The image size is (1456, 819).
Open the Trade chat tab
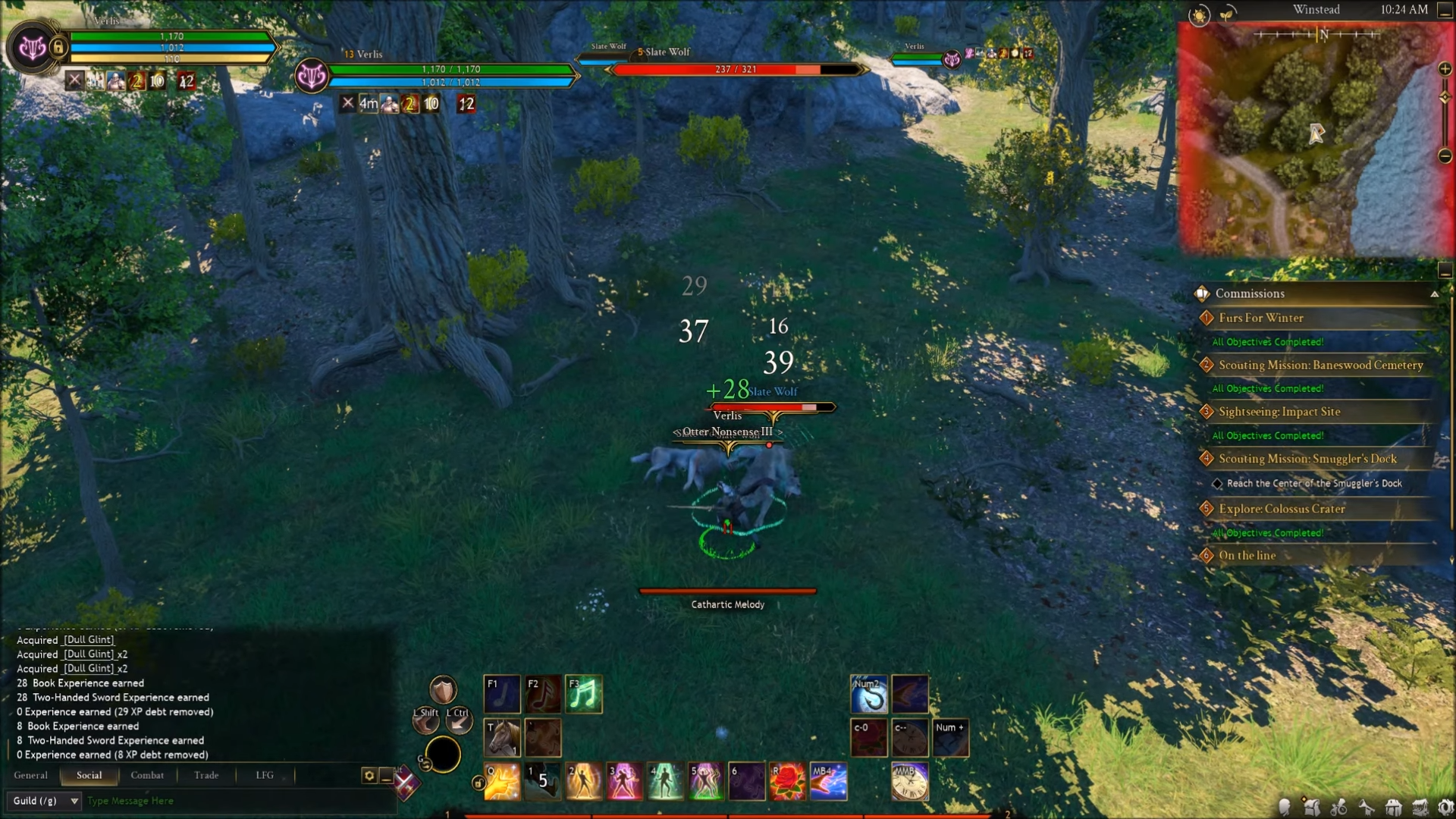point(206,775)
